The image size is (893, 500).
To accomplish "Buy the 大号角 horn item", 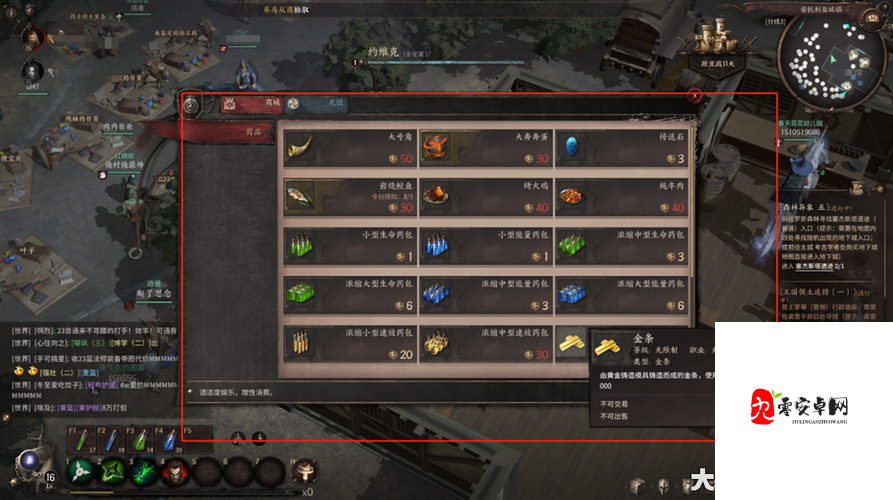I will [348, 147].
